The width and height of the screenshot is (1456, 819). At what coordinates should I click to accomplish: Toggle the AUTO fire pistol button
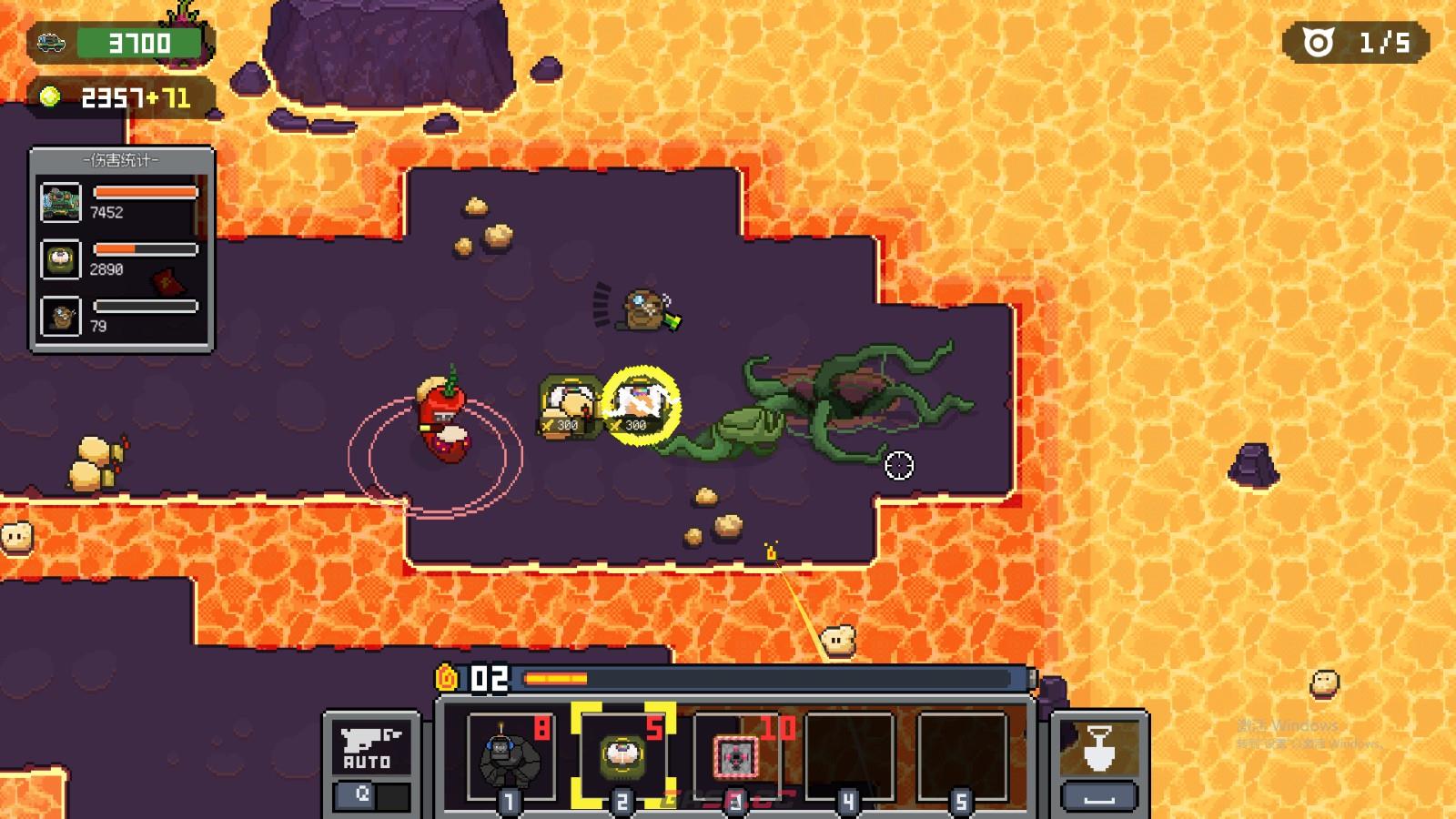(367, 749)
